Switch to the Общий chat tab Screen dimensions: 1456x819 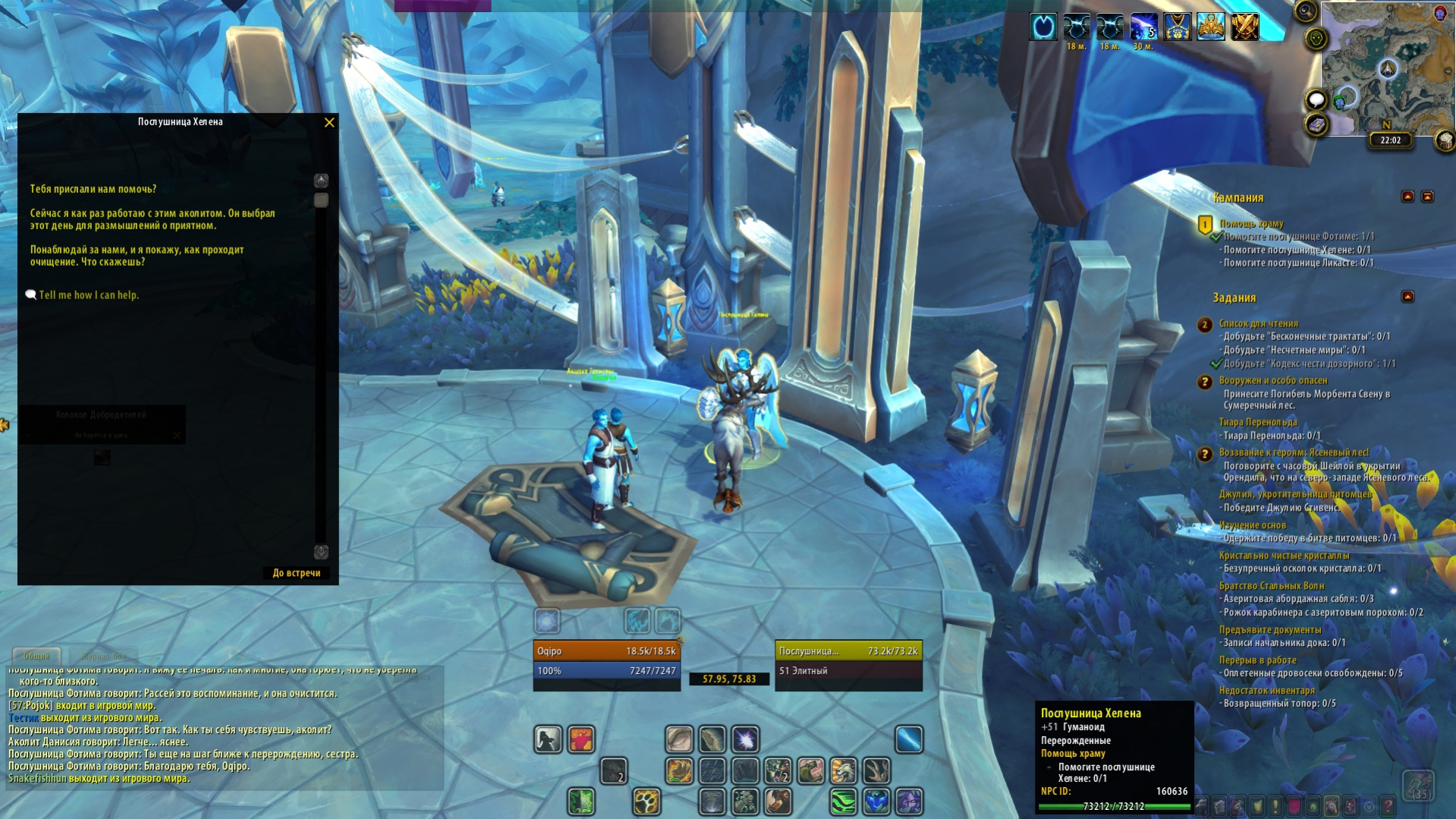36,656
